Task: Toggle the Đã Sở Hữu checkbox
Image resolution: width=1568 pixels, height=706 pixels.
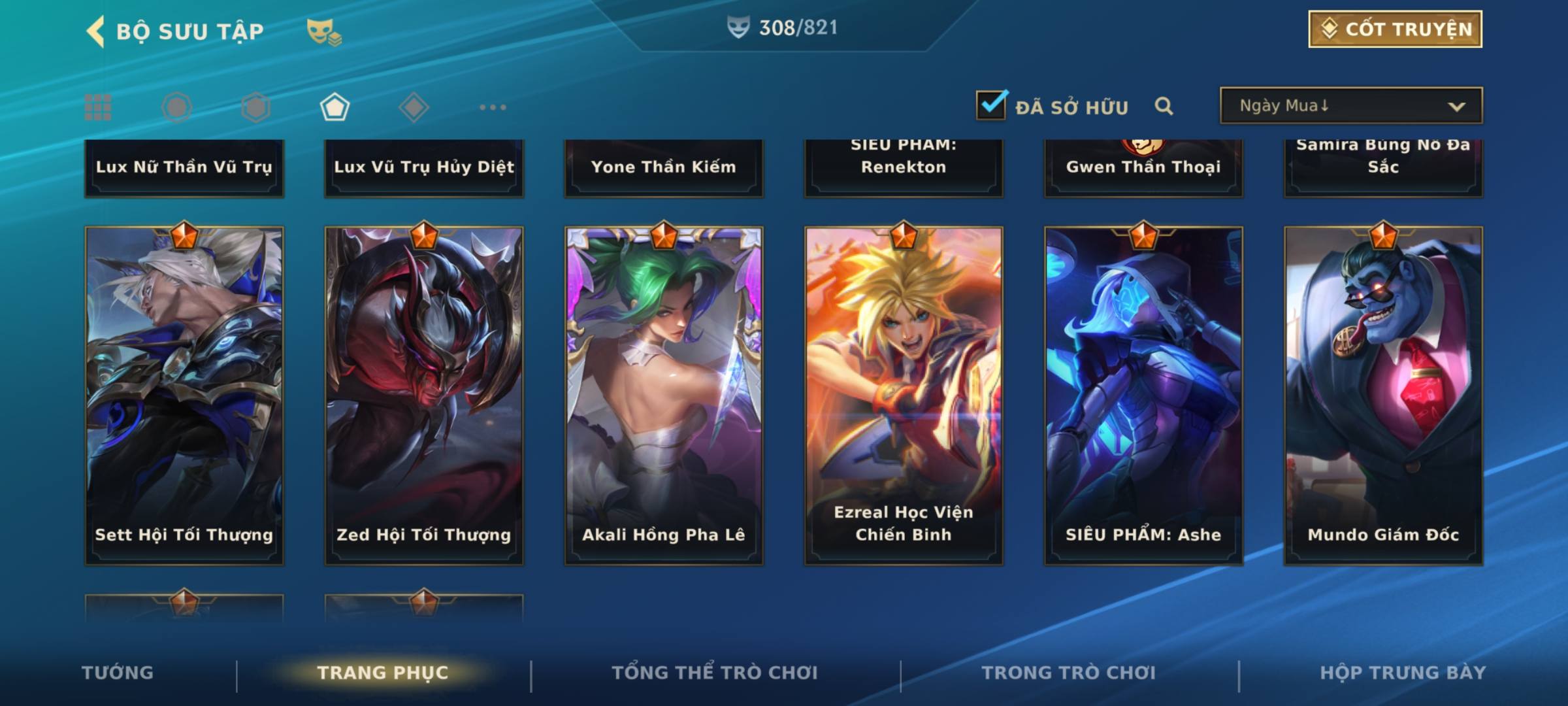Action: 991,105
